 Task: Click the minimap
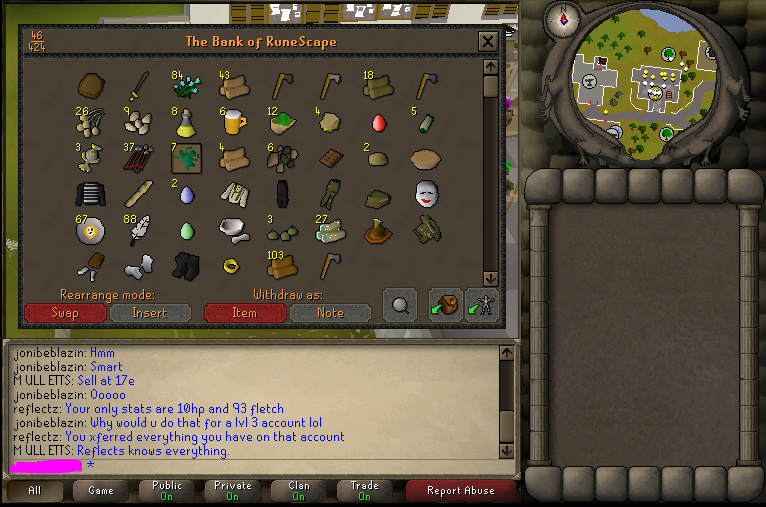[x=645, y=92]
